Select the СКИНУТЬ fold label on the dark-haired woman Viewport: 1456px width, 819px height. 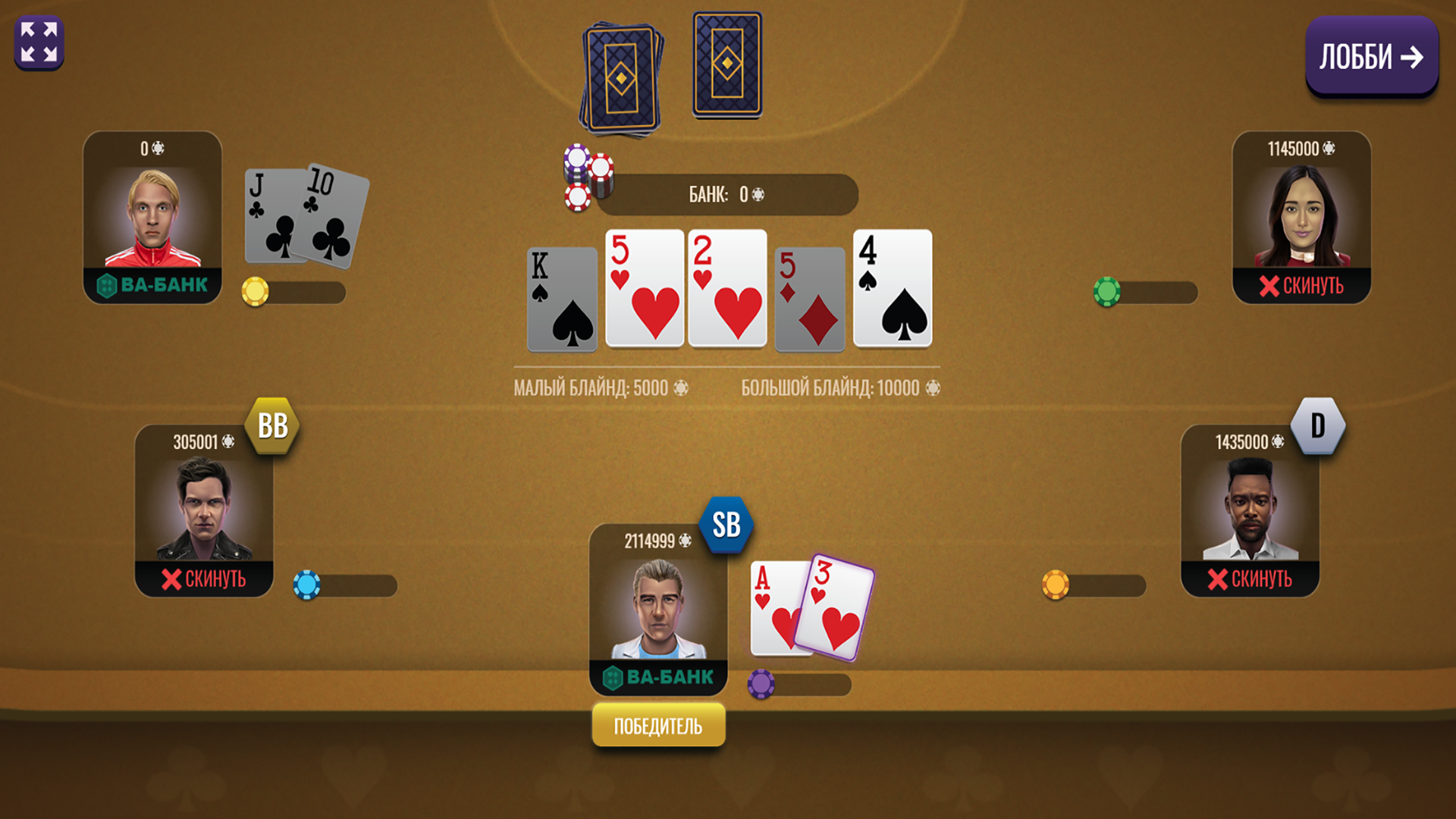point(1303,287)
